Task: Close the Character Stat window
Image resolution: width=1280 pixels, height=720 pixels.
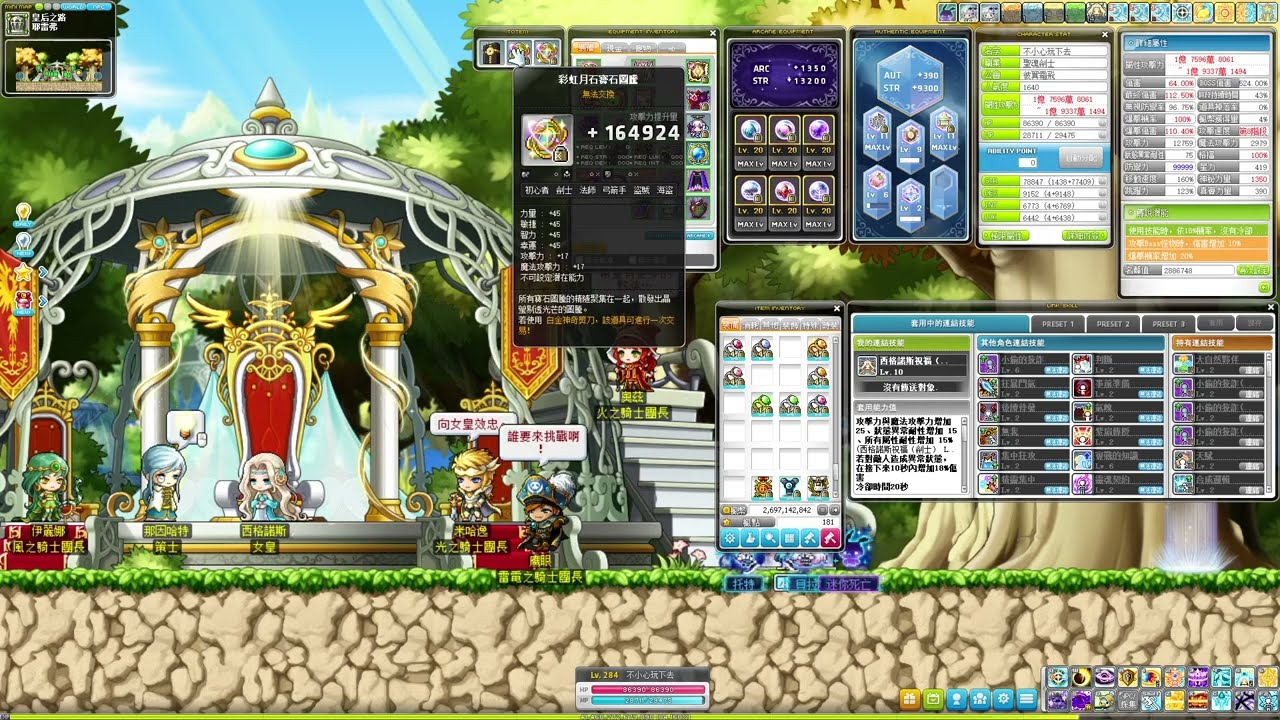Action: tap(1104, 33)
